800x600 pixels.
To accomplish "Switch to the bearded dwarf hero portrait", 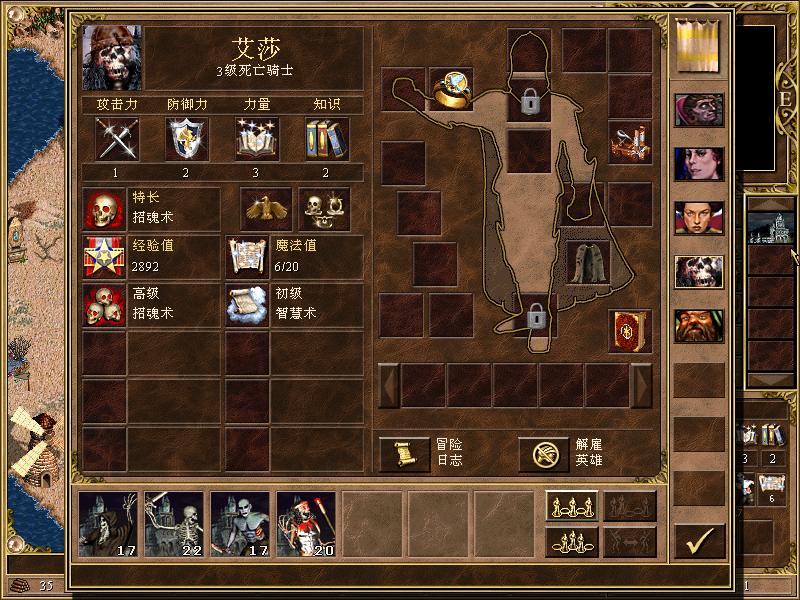I will [x=699, y=325].
